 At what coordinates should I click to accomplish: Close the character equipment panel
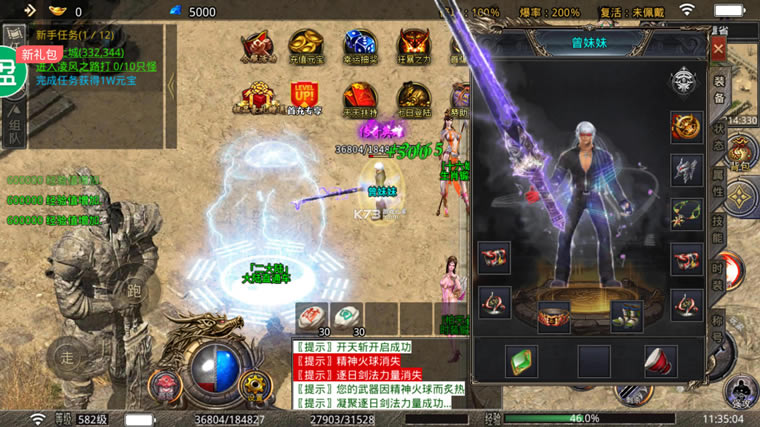718,47
